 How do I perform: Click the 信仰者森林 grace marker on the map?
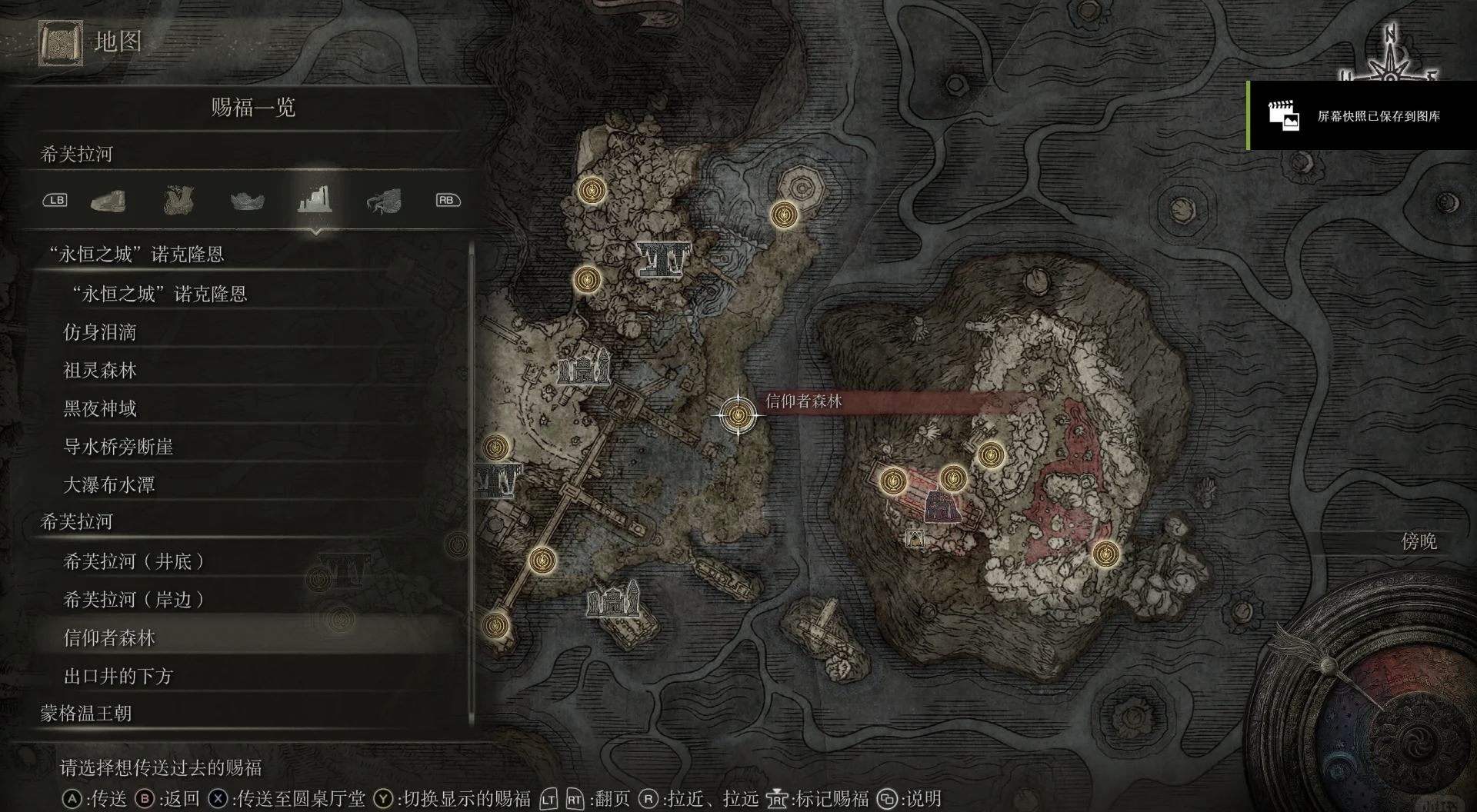738,415
